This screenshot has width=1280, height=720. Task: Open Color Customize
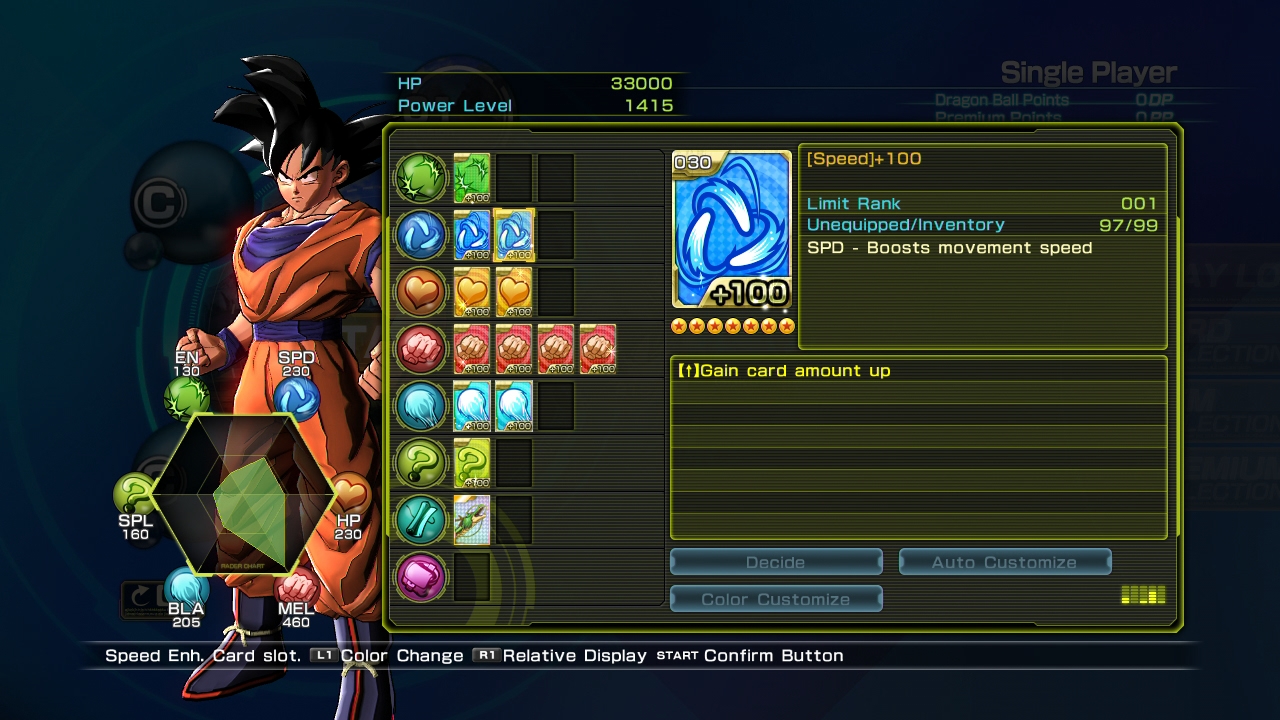776,599
